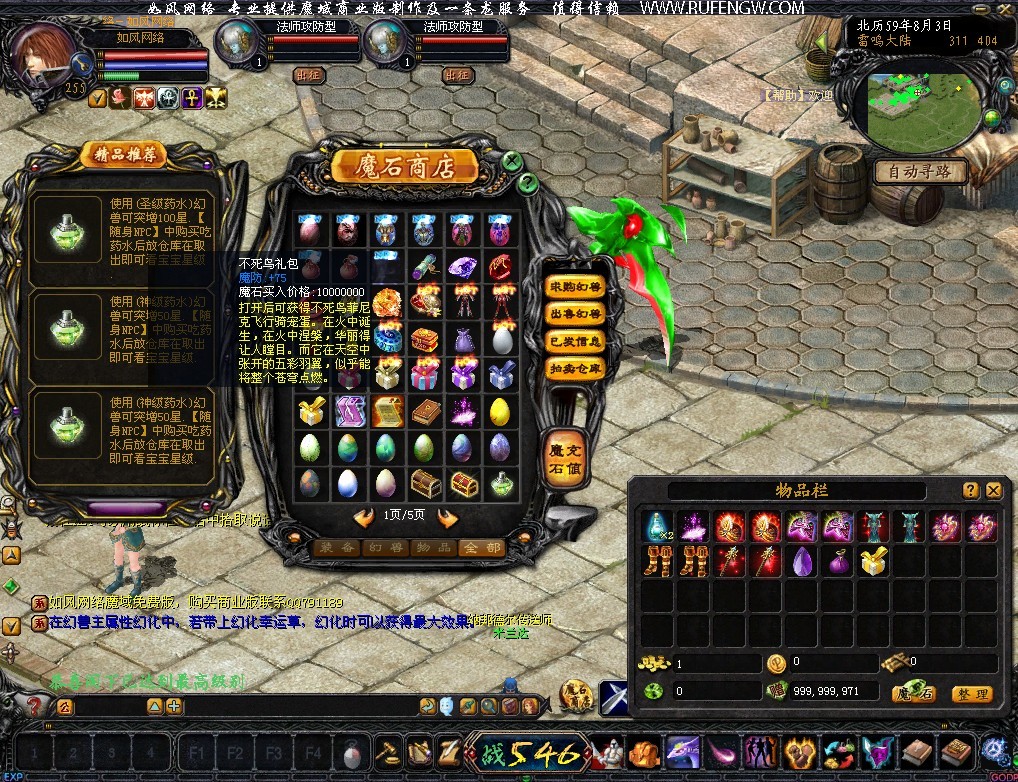Viewport: 1018px width, 782px height.
Task: Open the 已发信息 panel
Action: click(576, 341)
